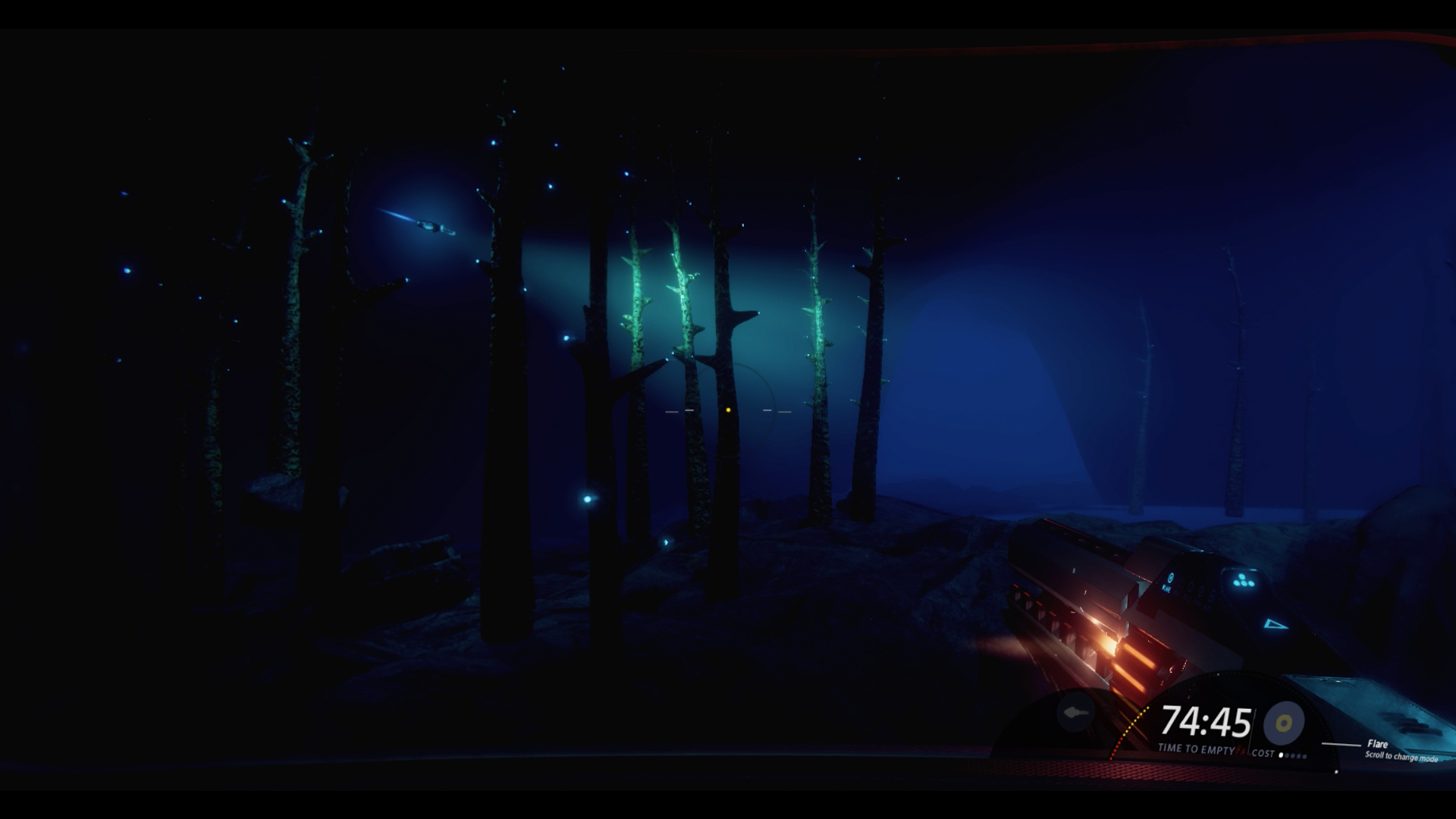Select the FLARE icon printed on the weapon
The height and width of the screenshot is (819, 1456).
pos(1170,579)
